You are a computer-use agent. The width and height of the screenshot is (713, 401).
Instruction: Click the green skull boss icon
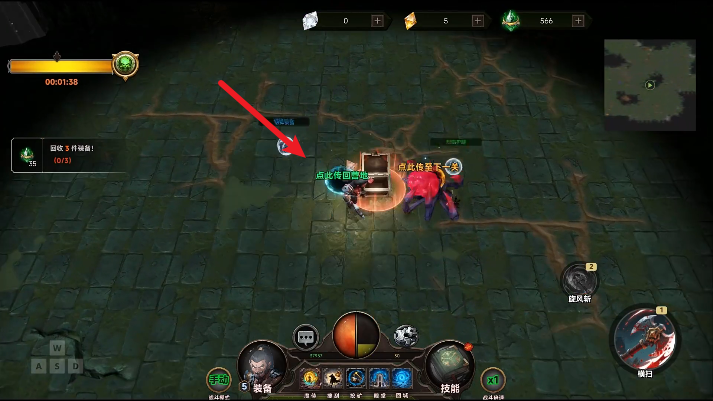[x=125, y=65]
